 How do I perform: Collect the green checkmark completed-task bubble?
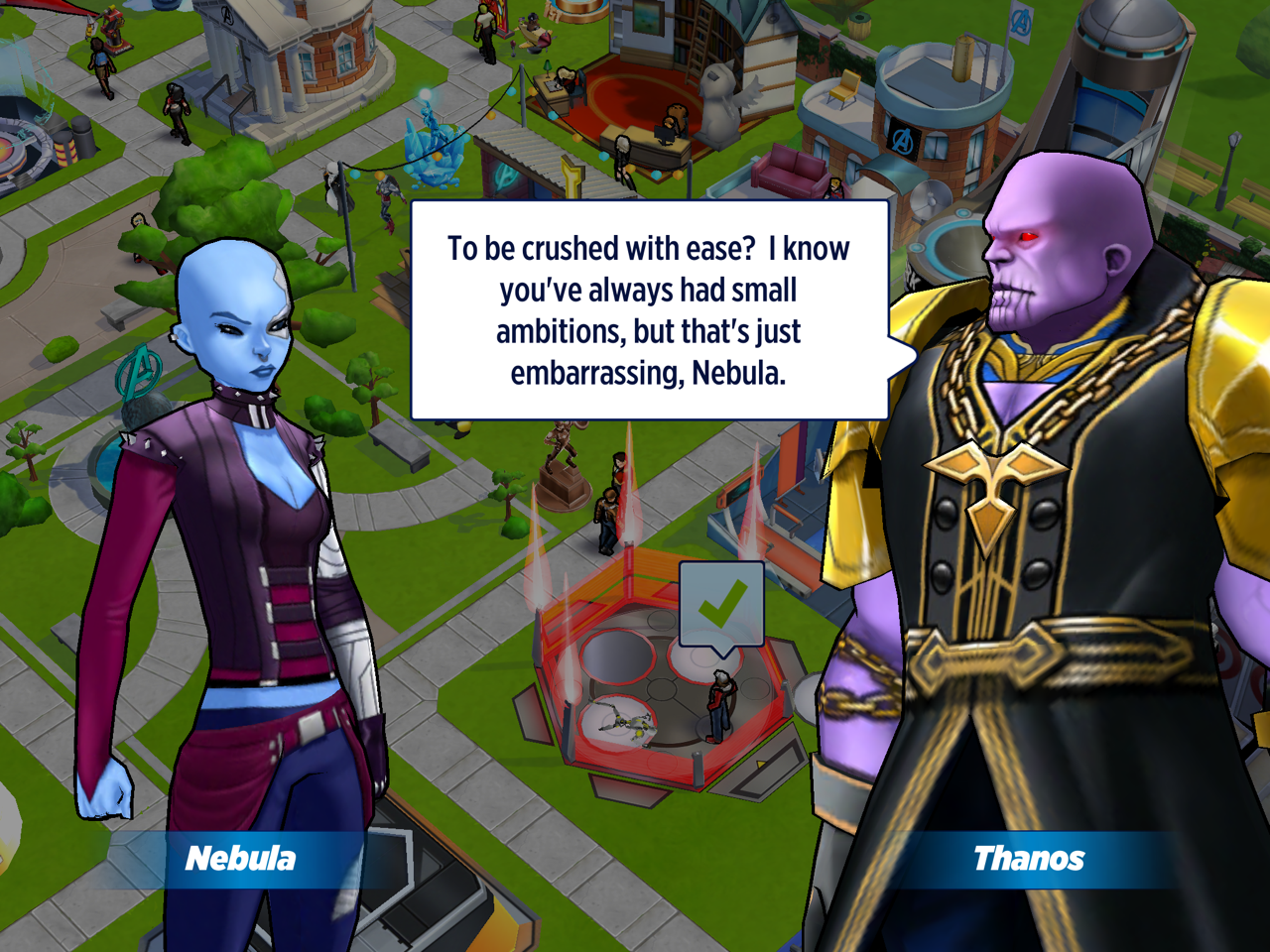tap(721, 605)
